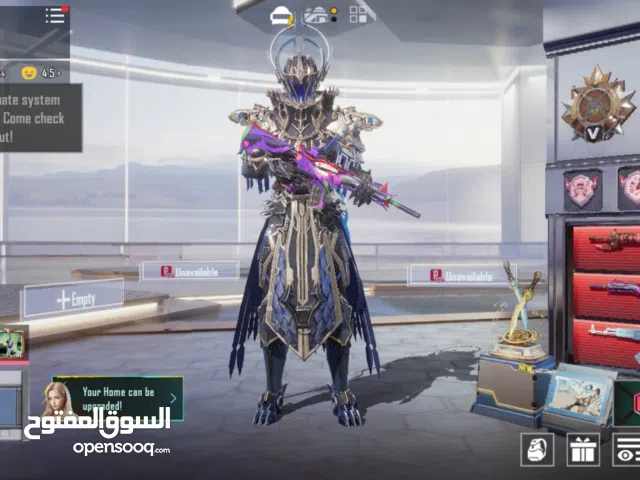This screenshot has width=640, height=480.
Task: Click the Empty slot with plus sign
Action: 74,298
